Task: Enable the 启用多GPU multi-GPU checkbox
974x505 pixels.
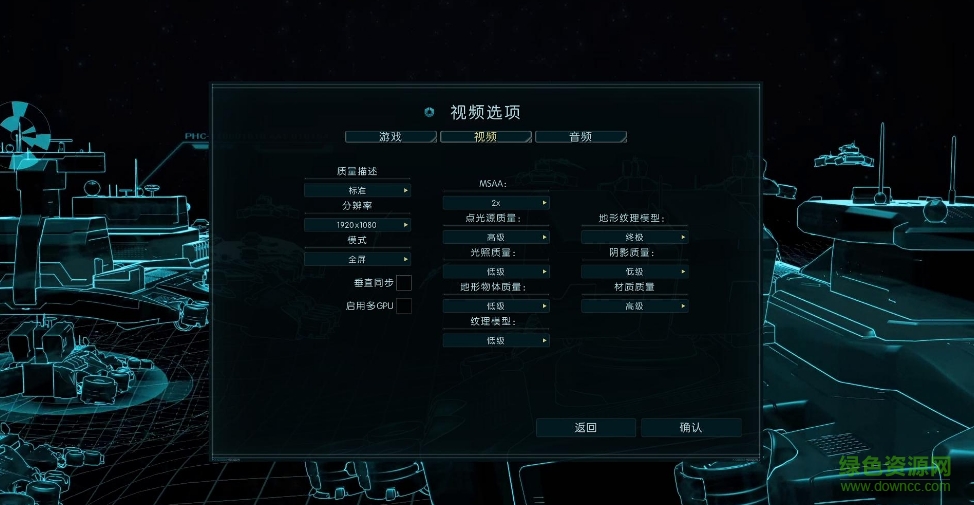Action: click(x=404, y=306)
